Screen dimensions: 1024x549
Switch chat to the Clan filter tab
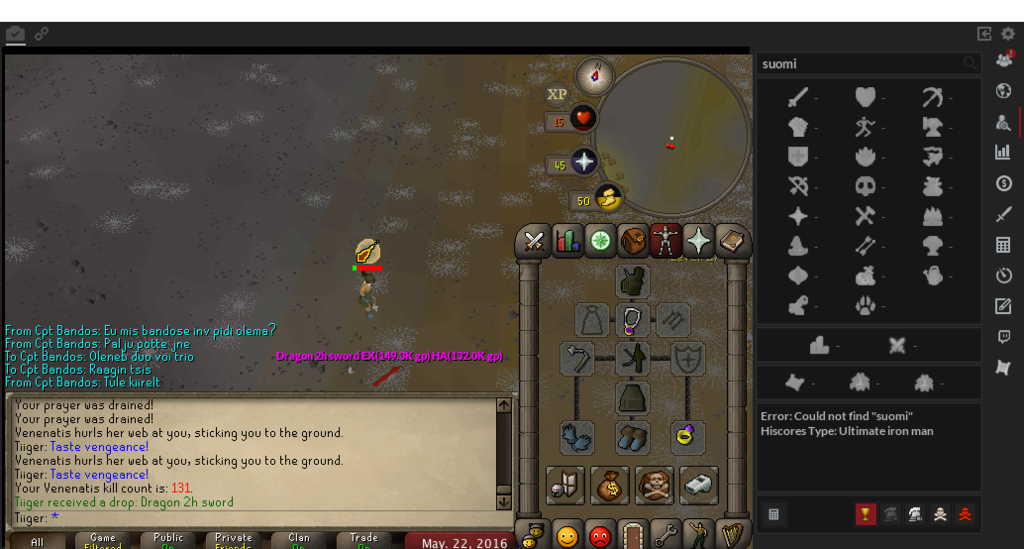tap(299, 541)
